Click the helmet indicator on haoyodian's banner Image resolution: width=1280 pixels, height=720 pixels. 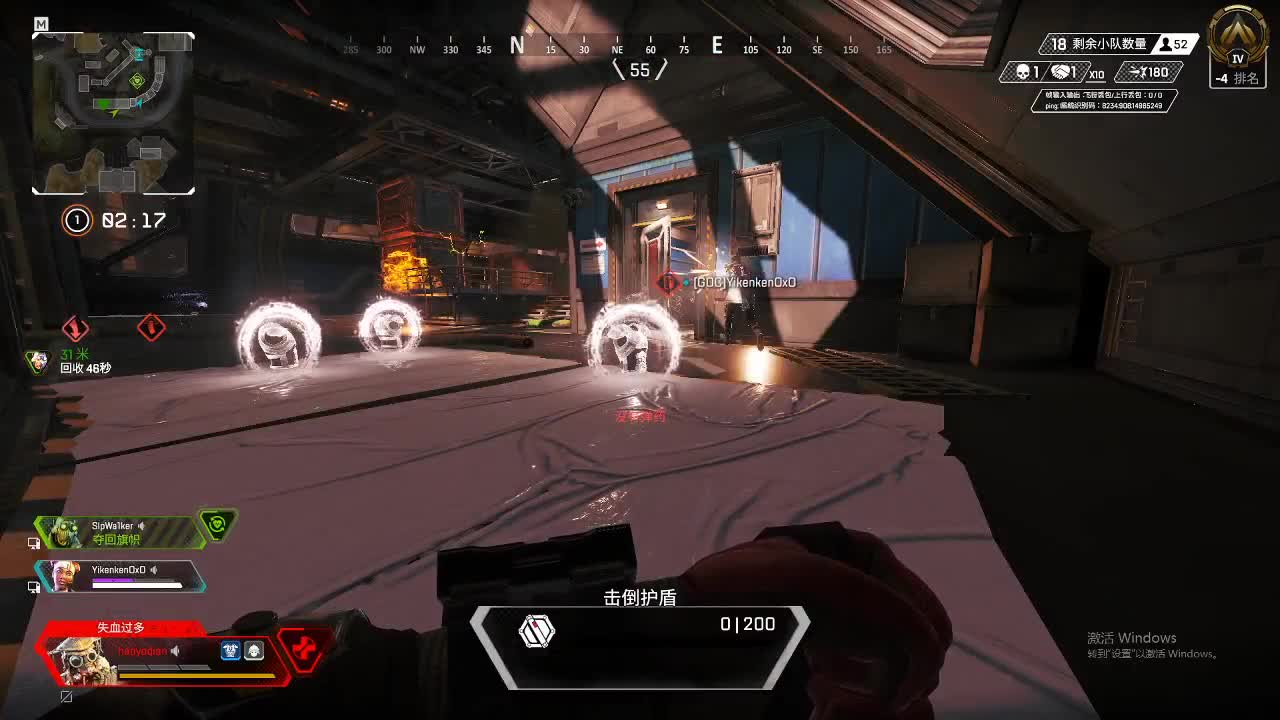(x=253, y=651)
